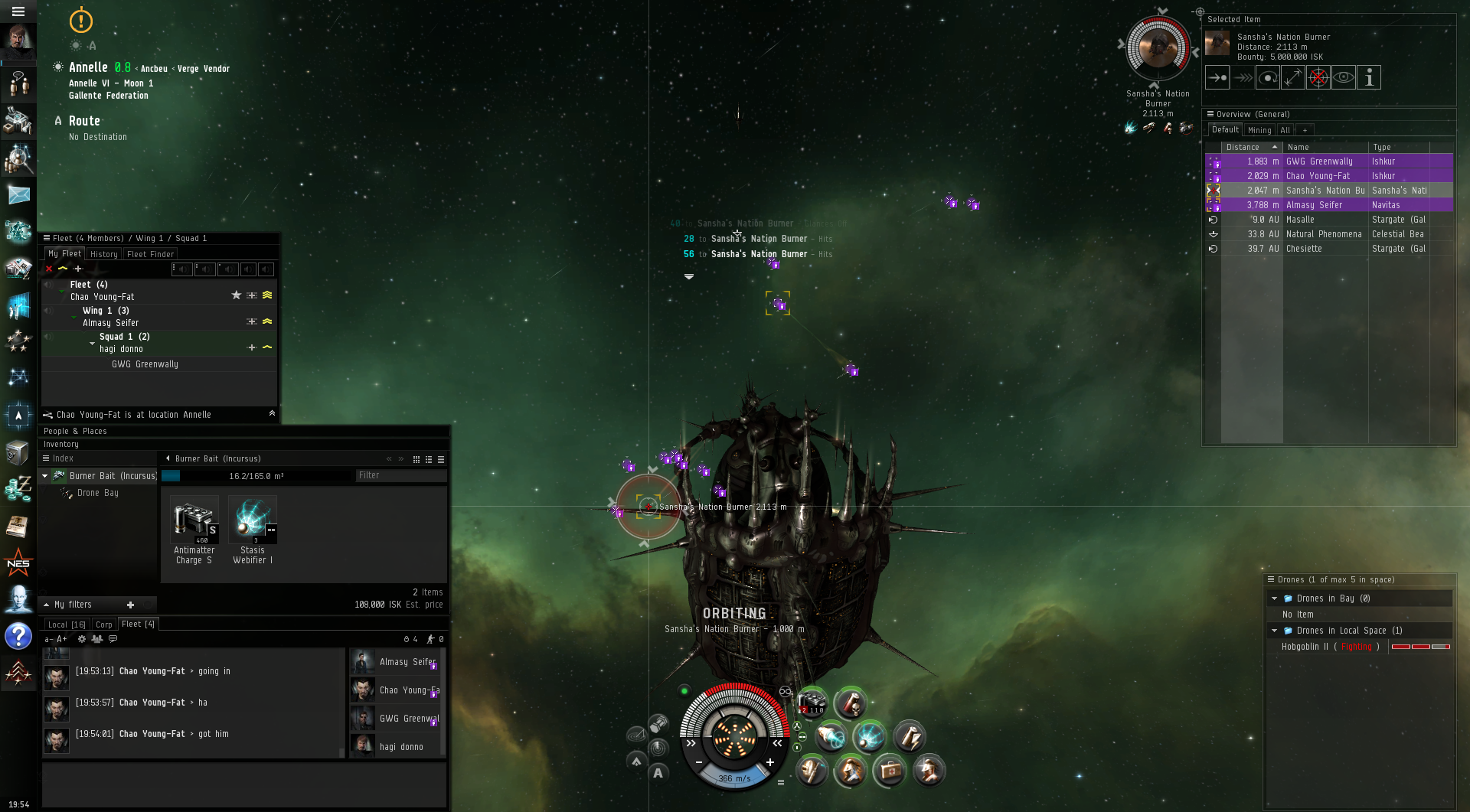Switch to the Fleet Finder tab
The image size is (1470, 812).
coord(151,254)
